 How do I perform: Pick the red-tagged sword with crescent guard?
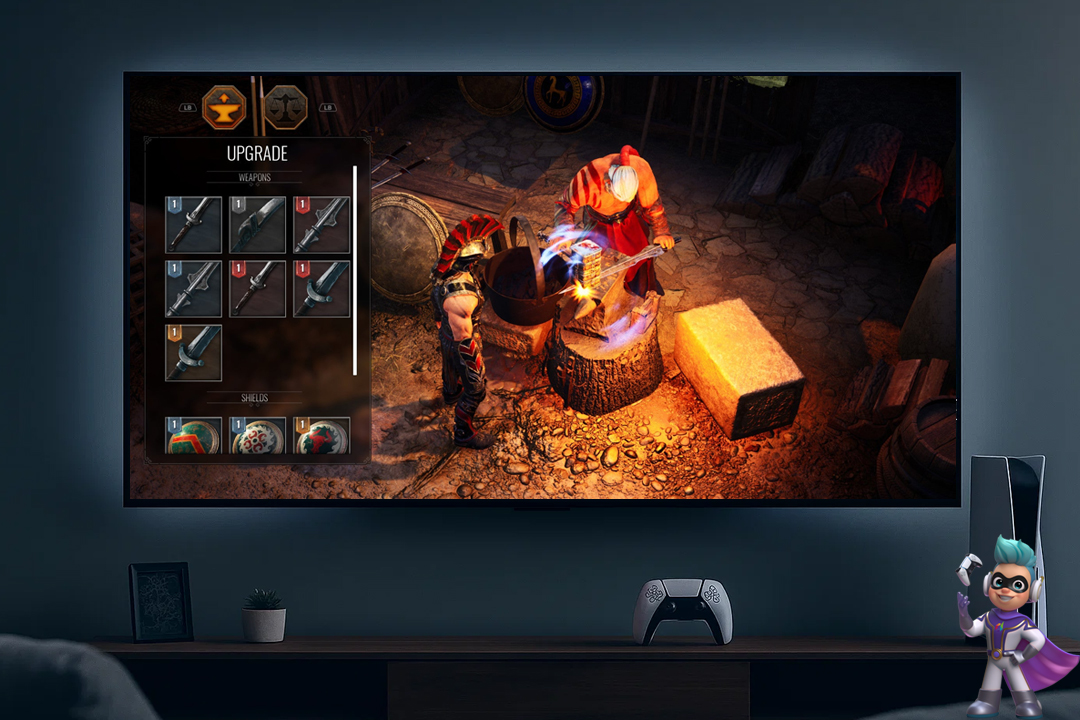321,289
